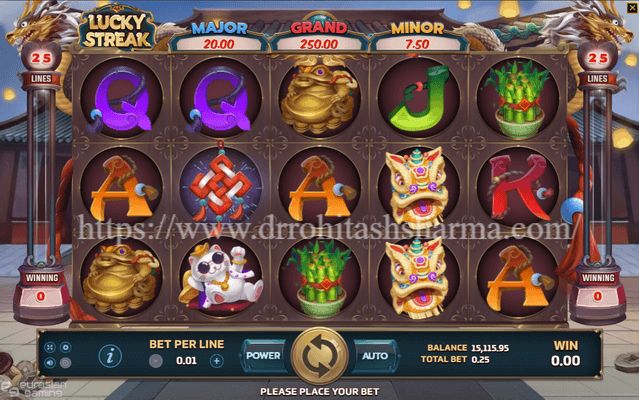Spin the reels with the gold button

coord(319,356)
